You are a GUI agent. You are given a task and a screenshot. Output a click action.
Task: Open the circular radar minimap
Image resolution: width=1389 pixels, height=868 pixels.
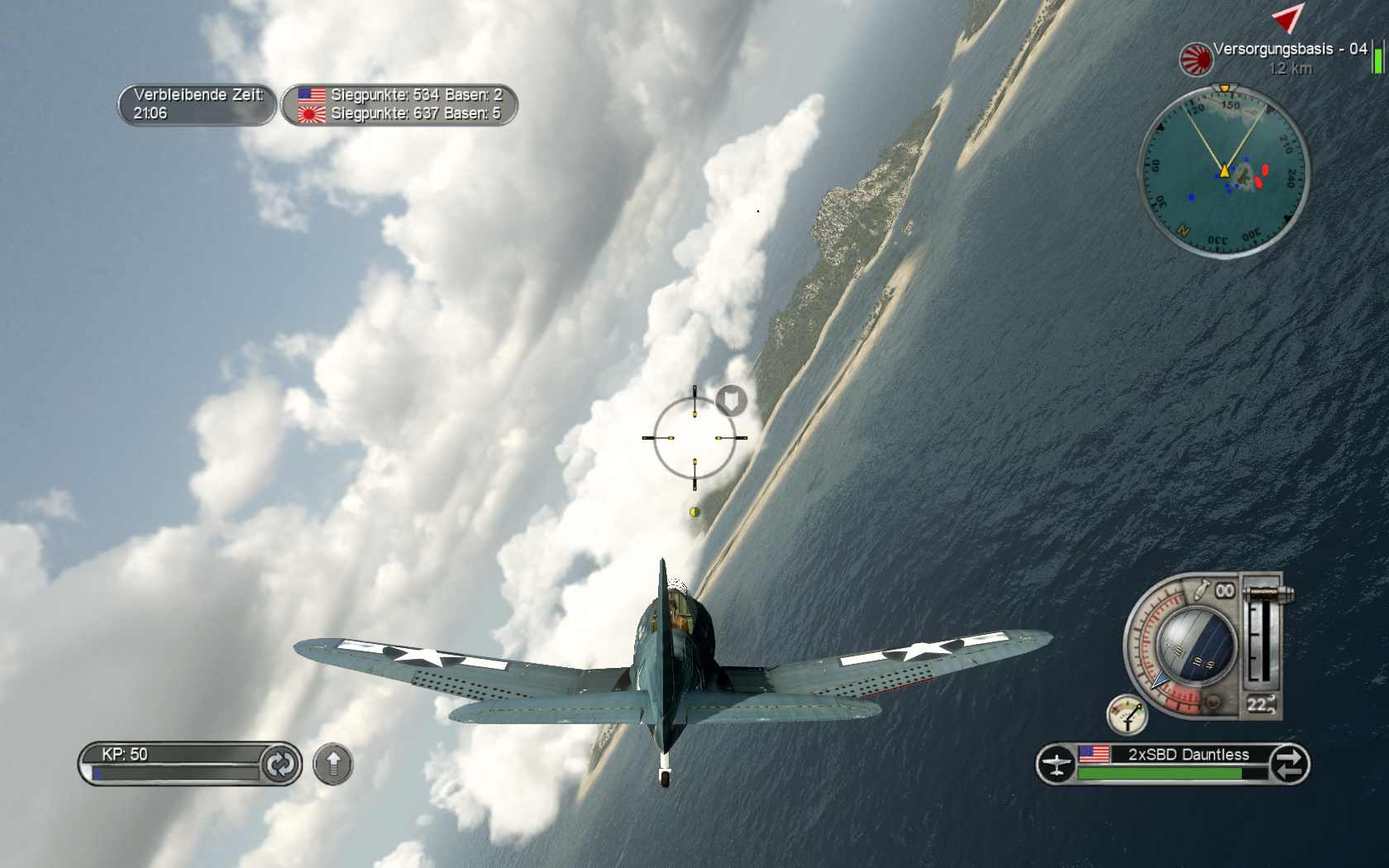point(1224,171)
